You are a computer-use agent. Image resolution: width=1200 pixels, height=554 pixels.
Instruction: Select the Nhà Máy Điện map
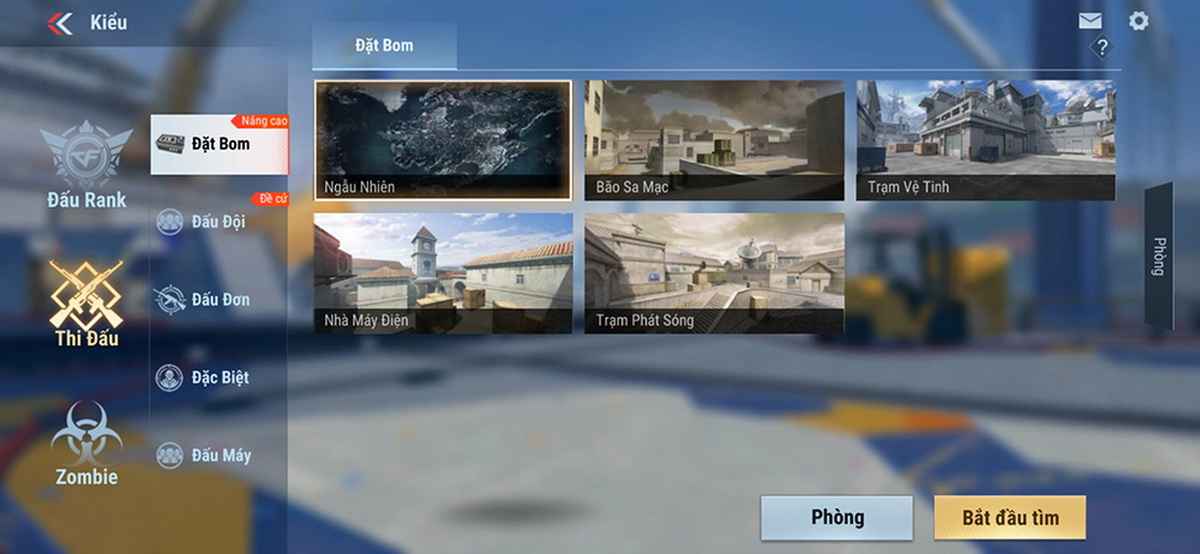443,273
